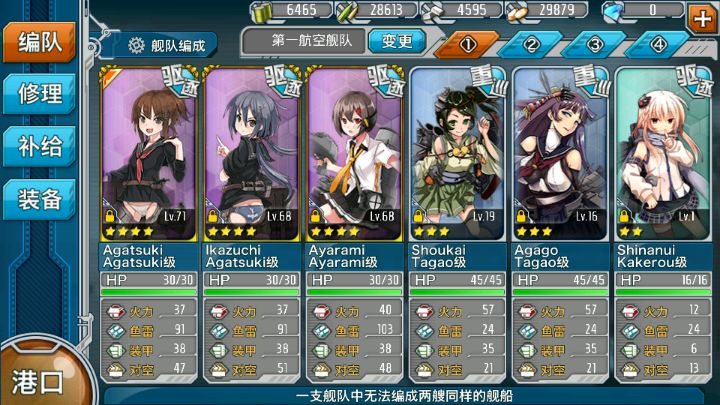This screenshot has height=405, width=720.
Task: Pick the Ikazuchi ship card
Action: pyautogui.click(x=252, y=152)
